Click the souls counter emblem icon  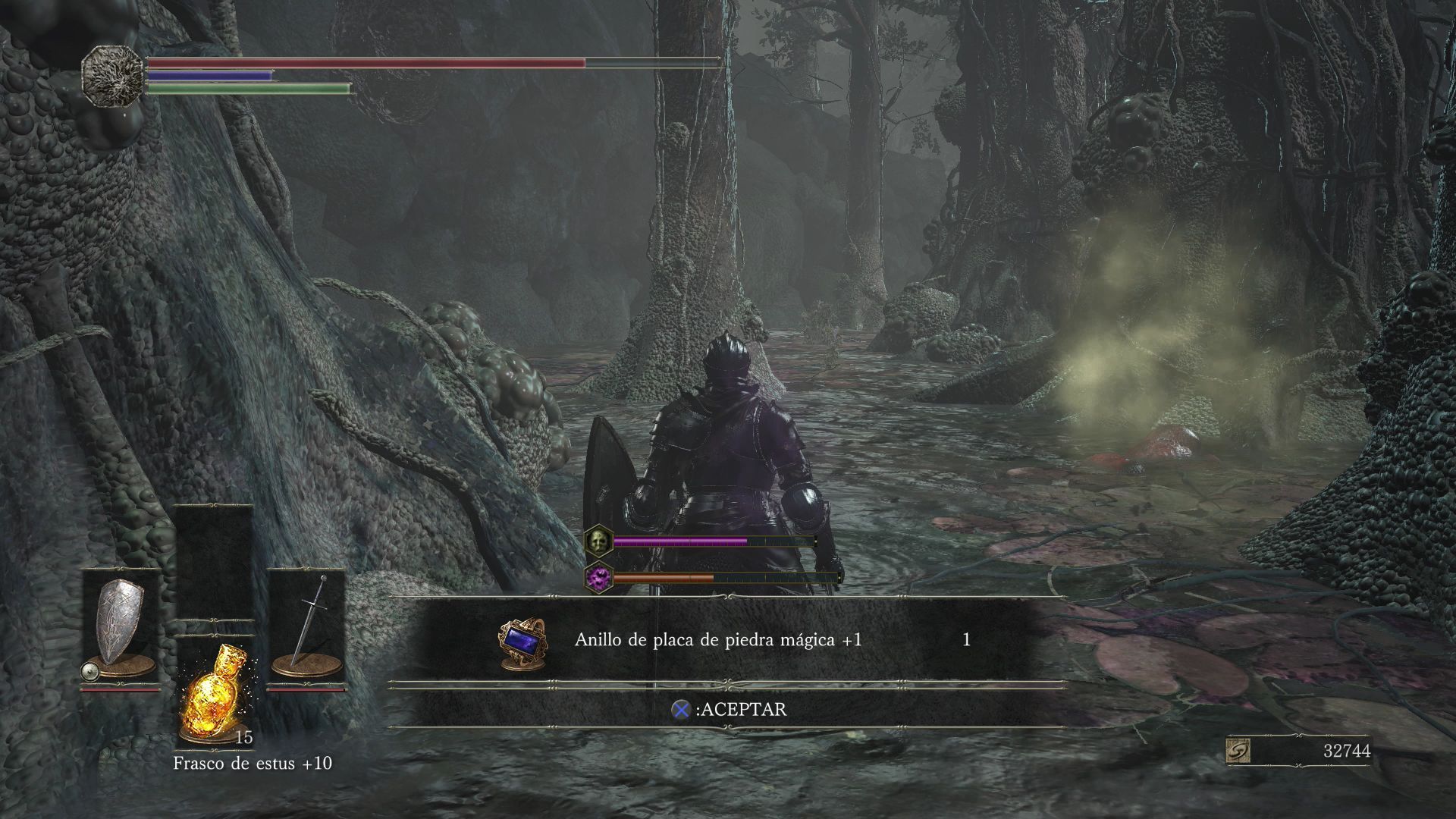coord(1238,751)
